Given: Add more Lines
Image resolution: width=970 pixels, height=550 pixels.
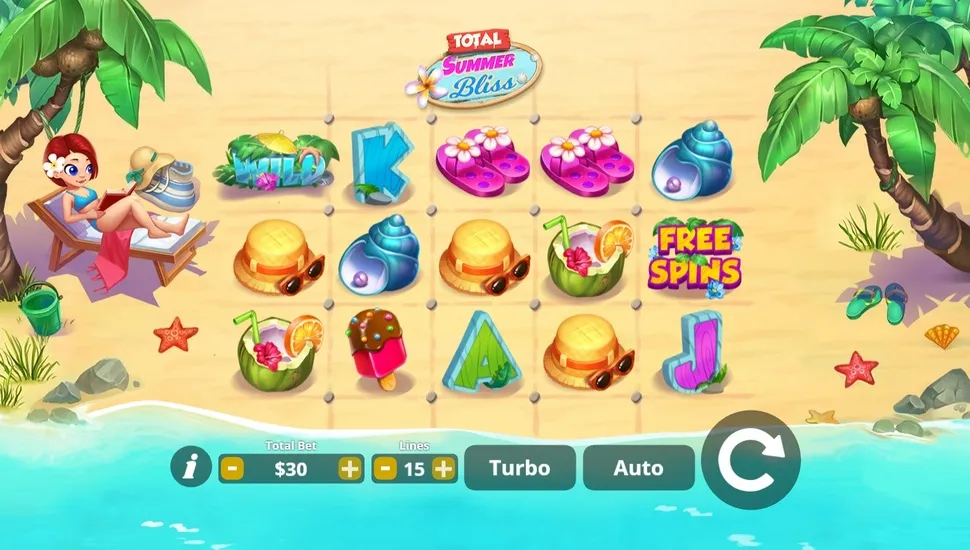Looking at the screenshot, I should point(443,468).
